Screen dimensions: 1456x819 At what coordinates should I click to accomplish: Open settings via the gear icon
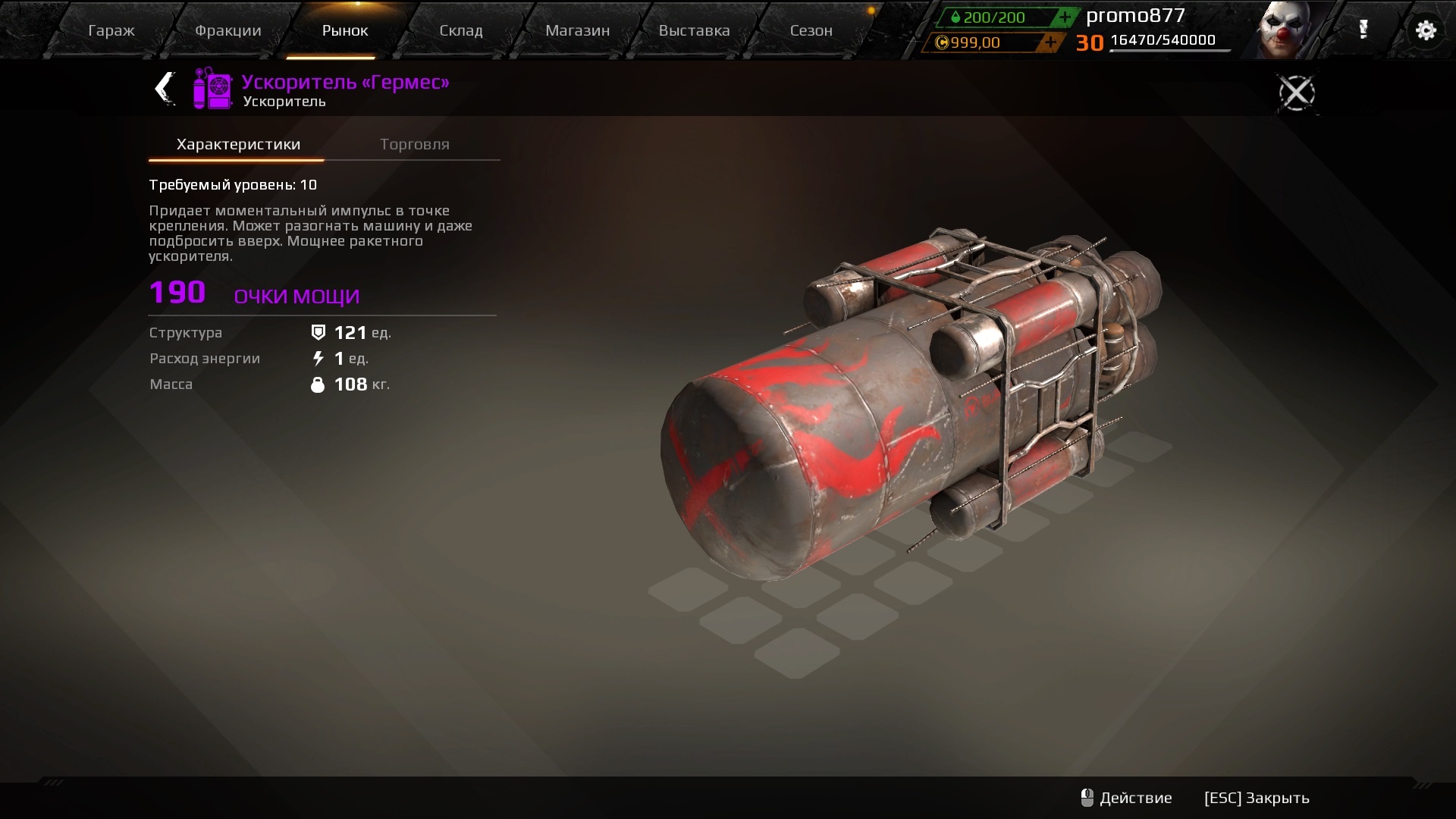click(1426, 30)
